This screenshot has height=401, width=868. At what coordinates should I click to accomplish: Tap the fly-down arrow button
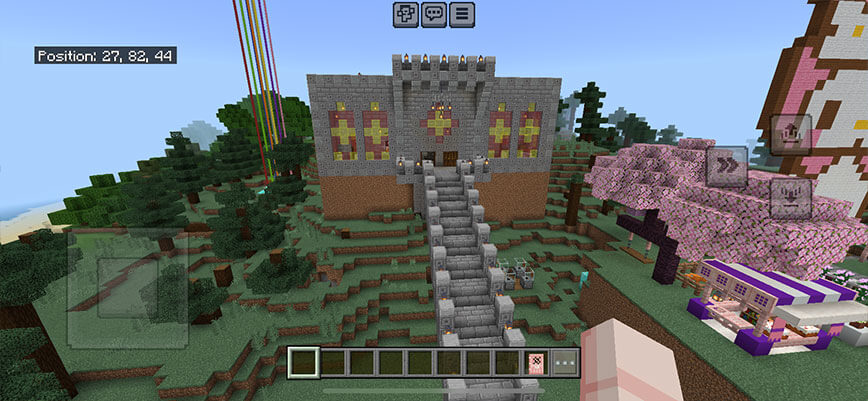click(789, 197)
